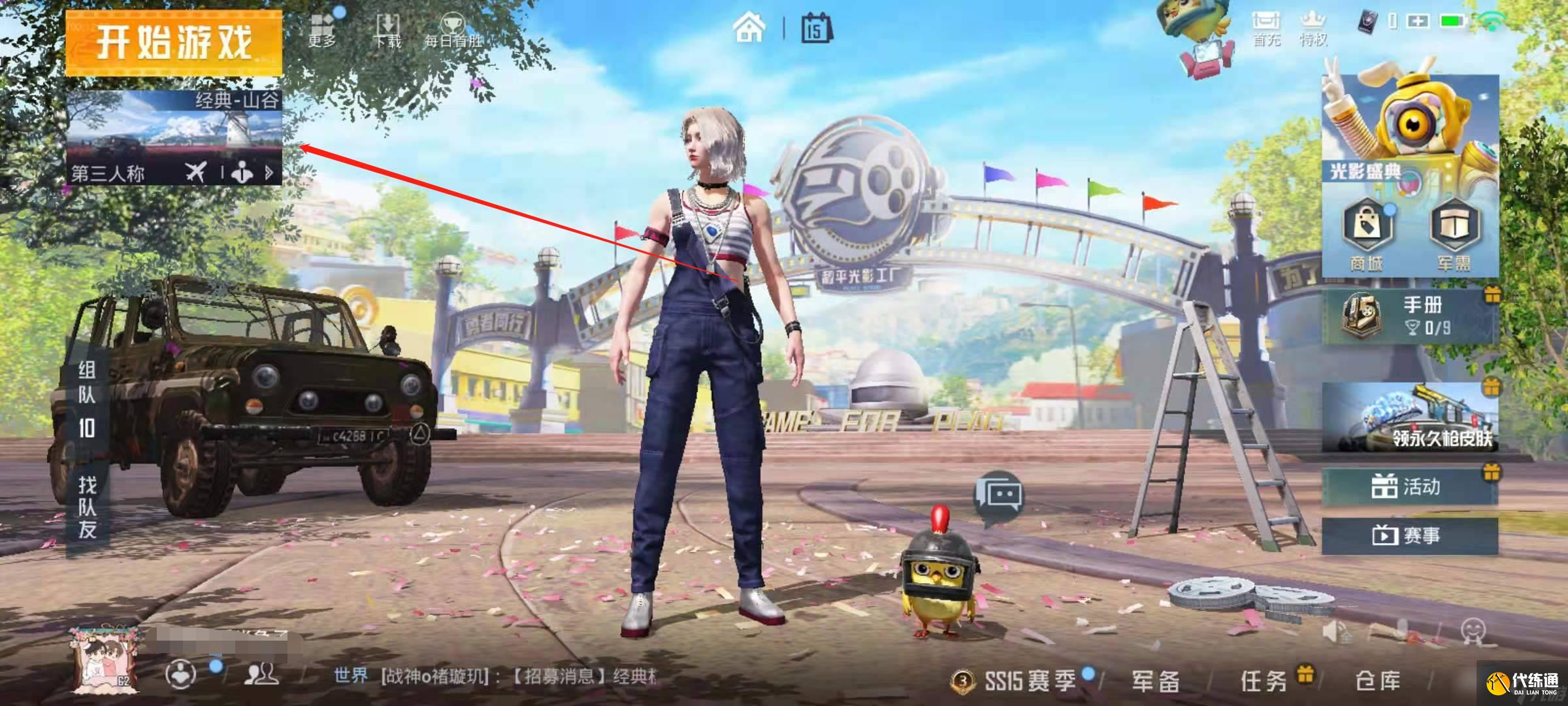Viewport: 1568px width, 706px height.
Task: Open 每日首胜 daily first-win trophy icon
Action: click(x=452, y=23)
